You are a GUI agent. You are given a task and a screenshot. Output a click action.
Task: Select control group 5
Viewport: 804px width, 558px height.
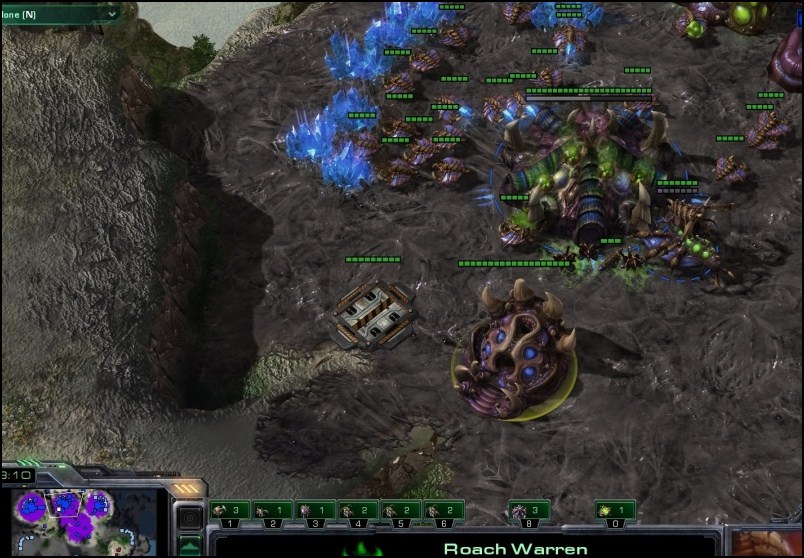tap(402, 512)
